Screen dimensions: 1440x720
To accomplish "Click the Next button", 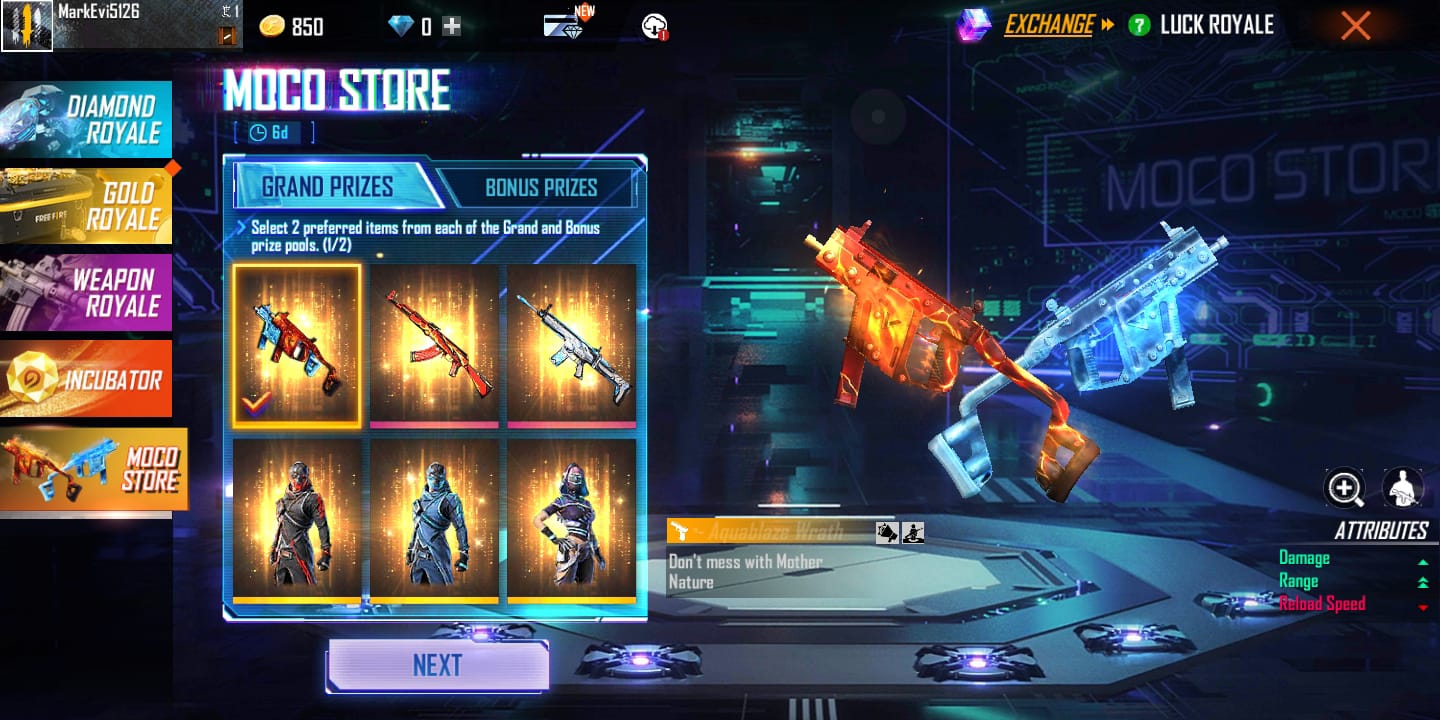I will click(438, 666).
